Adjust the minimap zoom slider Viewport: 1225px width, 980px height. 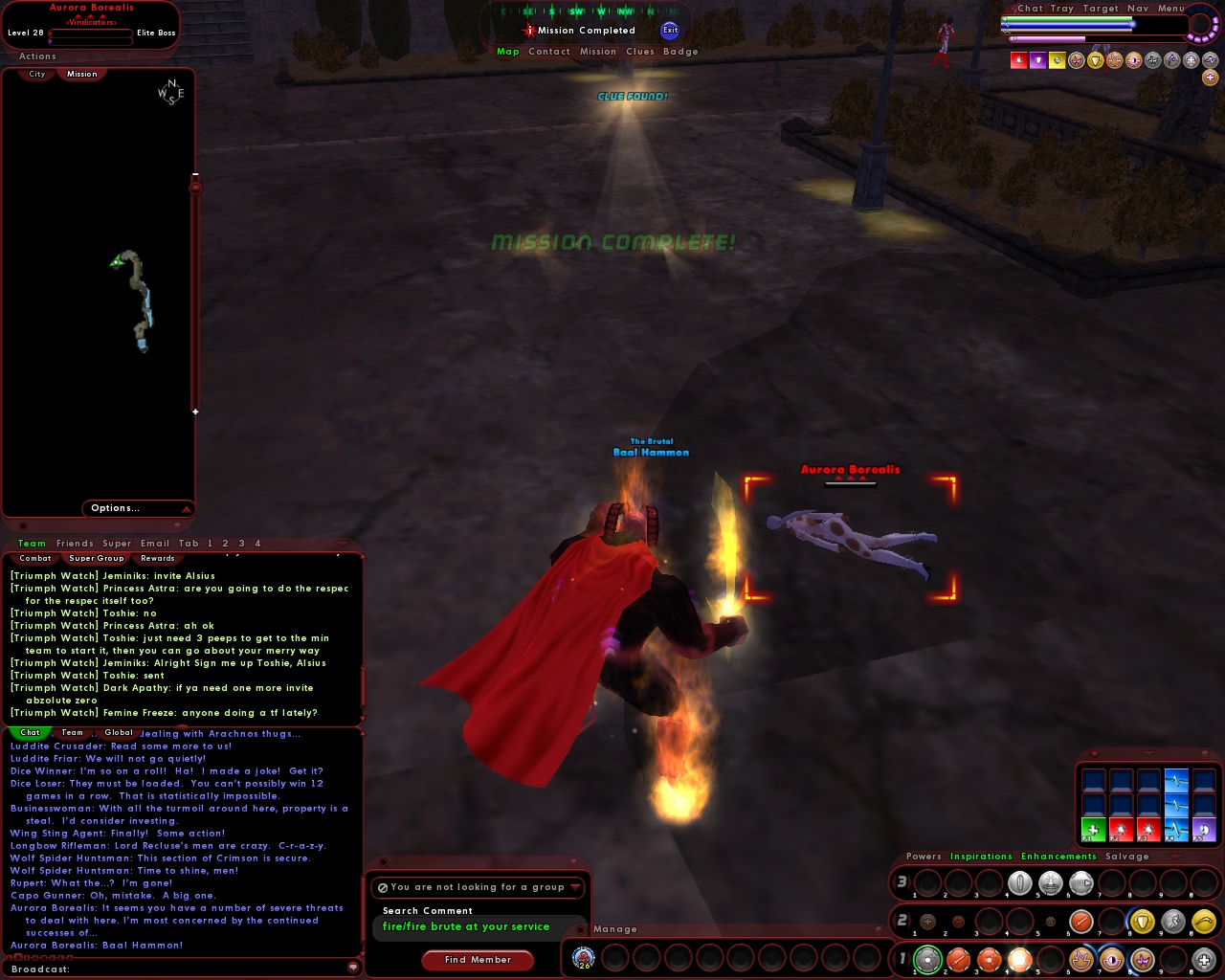click(x=196, y=189)
